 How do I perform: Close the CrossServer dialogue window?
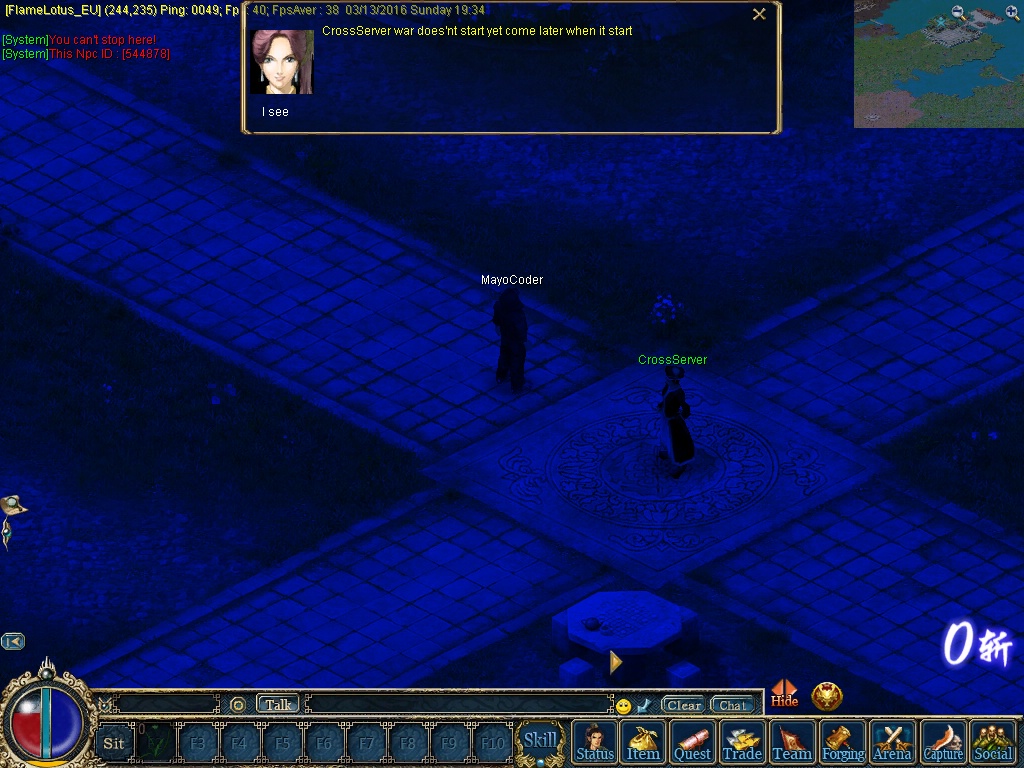[x=759, y=14]
